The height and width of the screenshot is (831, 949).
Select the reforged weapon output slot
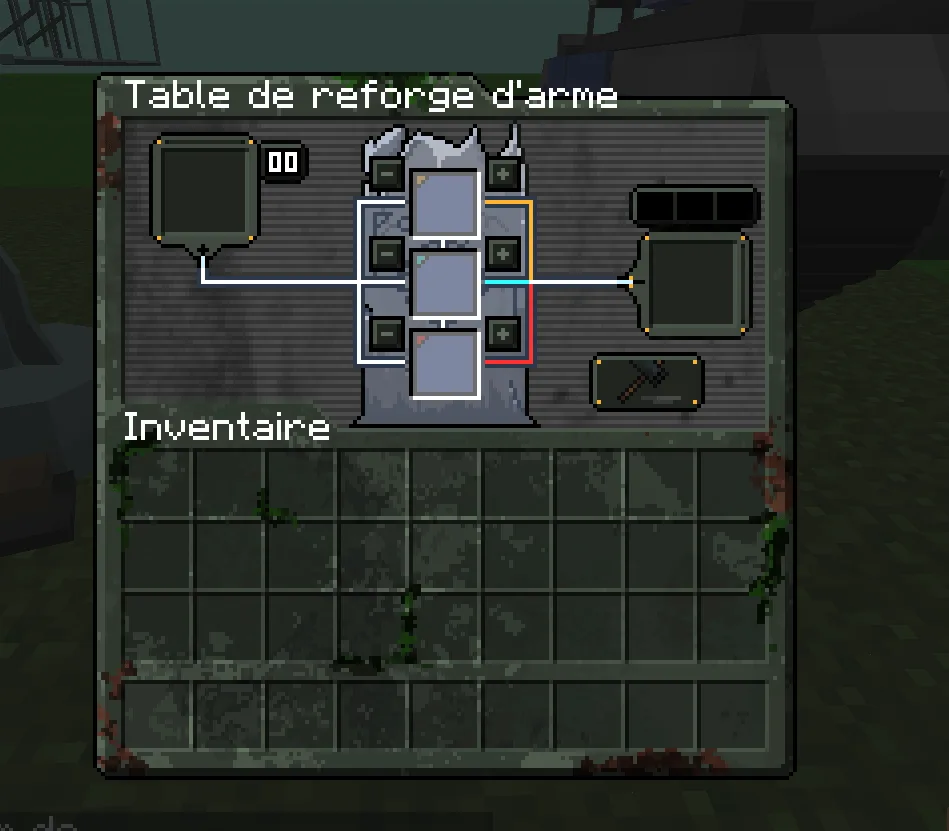pos(694,285)
